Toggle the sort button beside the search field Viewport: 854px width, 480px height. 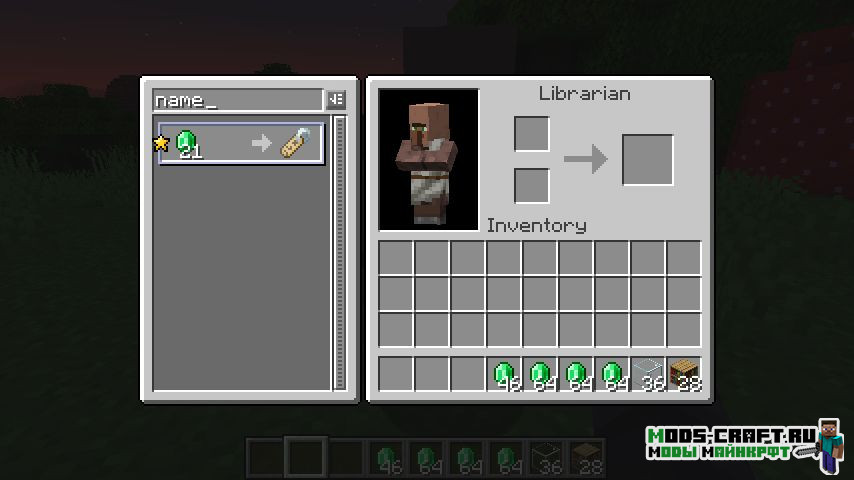pyautogui.click(x=336, y=100)
